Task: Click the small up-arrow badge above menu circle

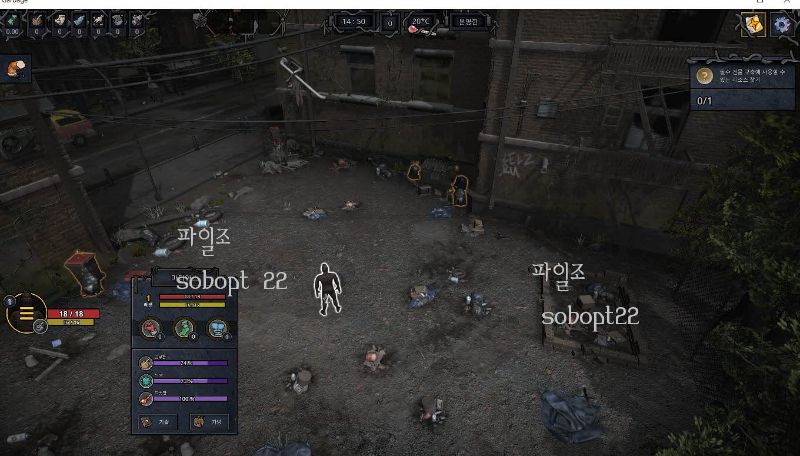Action: coord(10,300)
